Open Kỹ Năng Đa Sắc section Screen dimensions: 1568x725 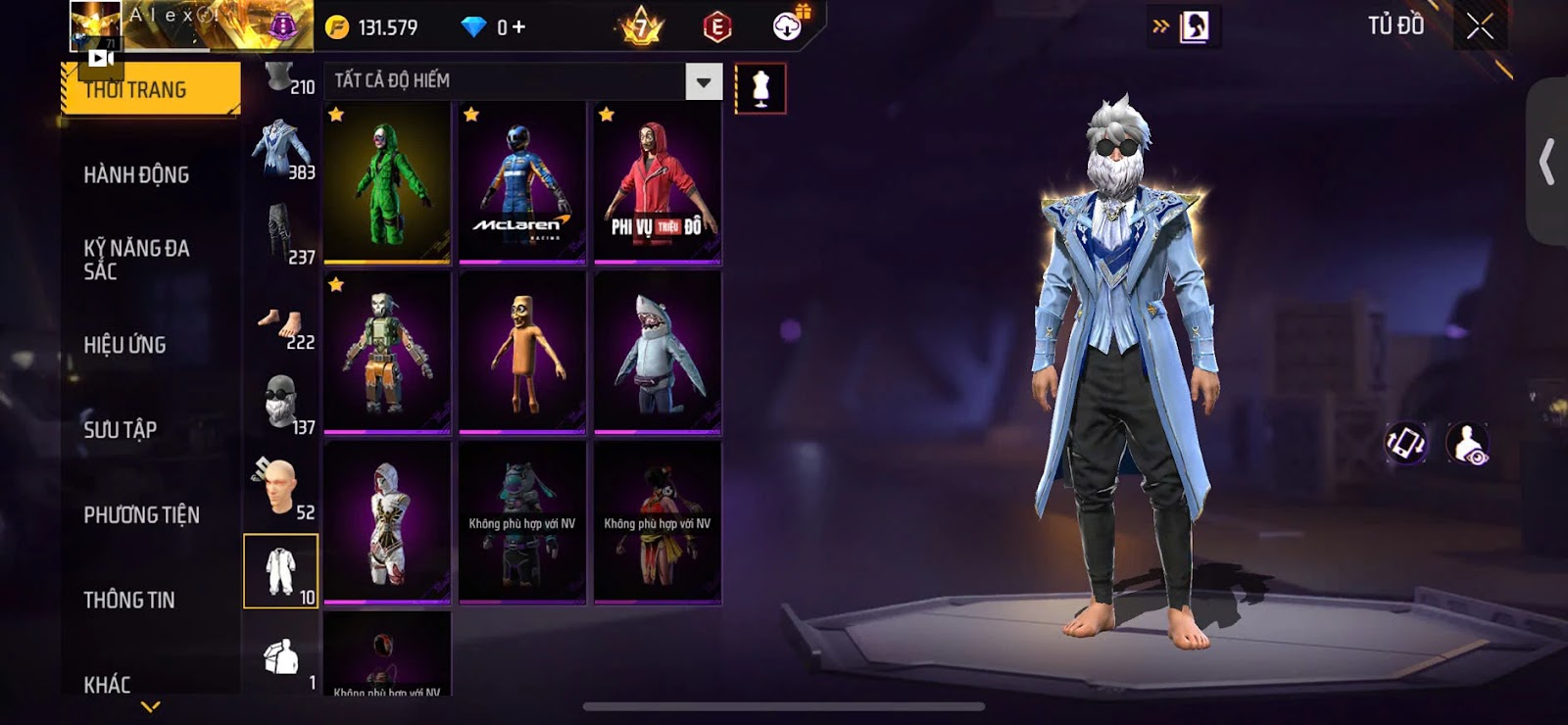coord(136,260)
